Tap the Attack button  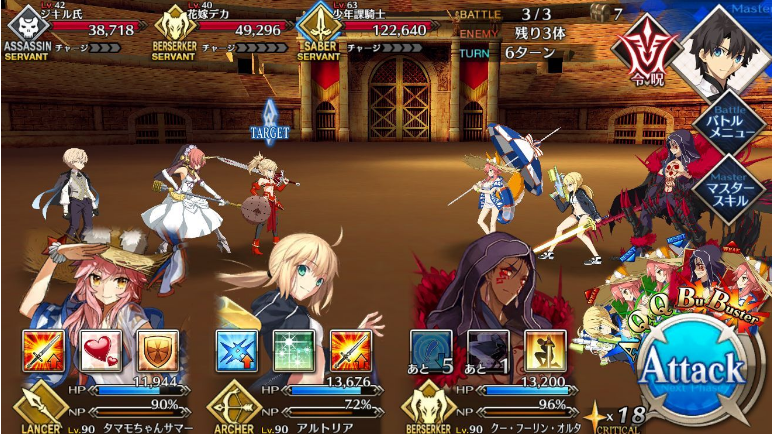[x=693, y=368]
